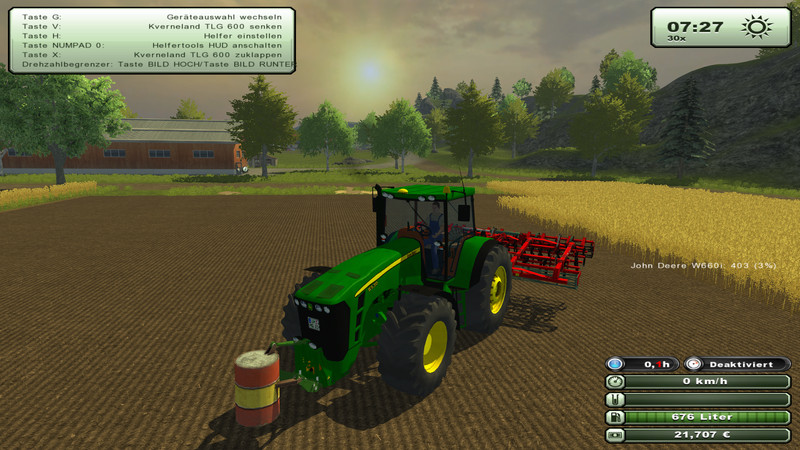The height and width of the screenshot is (450, 800).
Task: Click the blue operating hours icon
Action: (x=616, y=364)
